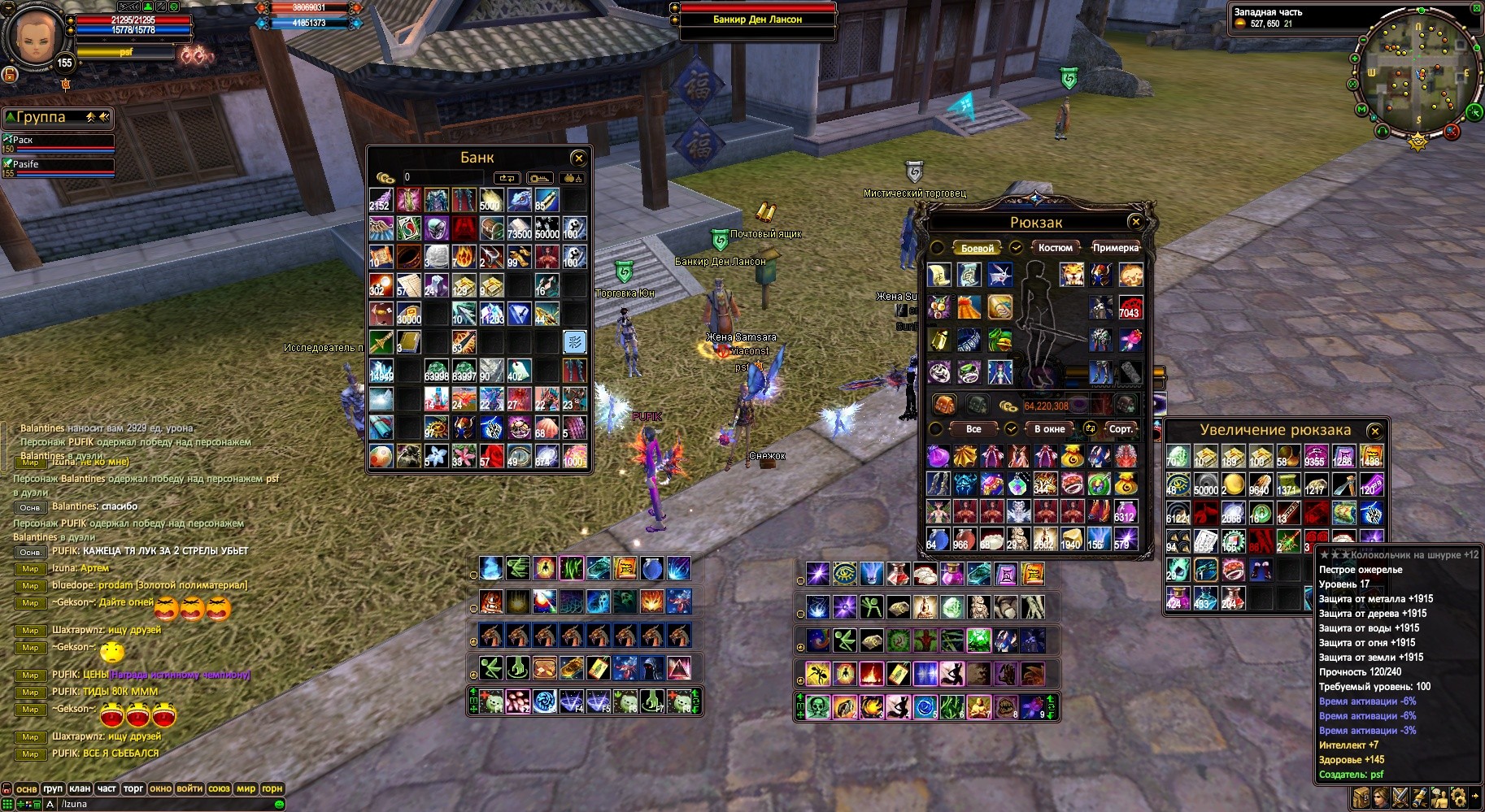Select the Боевой equipment tab
Viewport: 1485px width, 812px height.
click(x=977, y=248)
